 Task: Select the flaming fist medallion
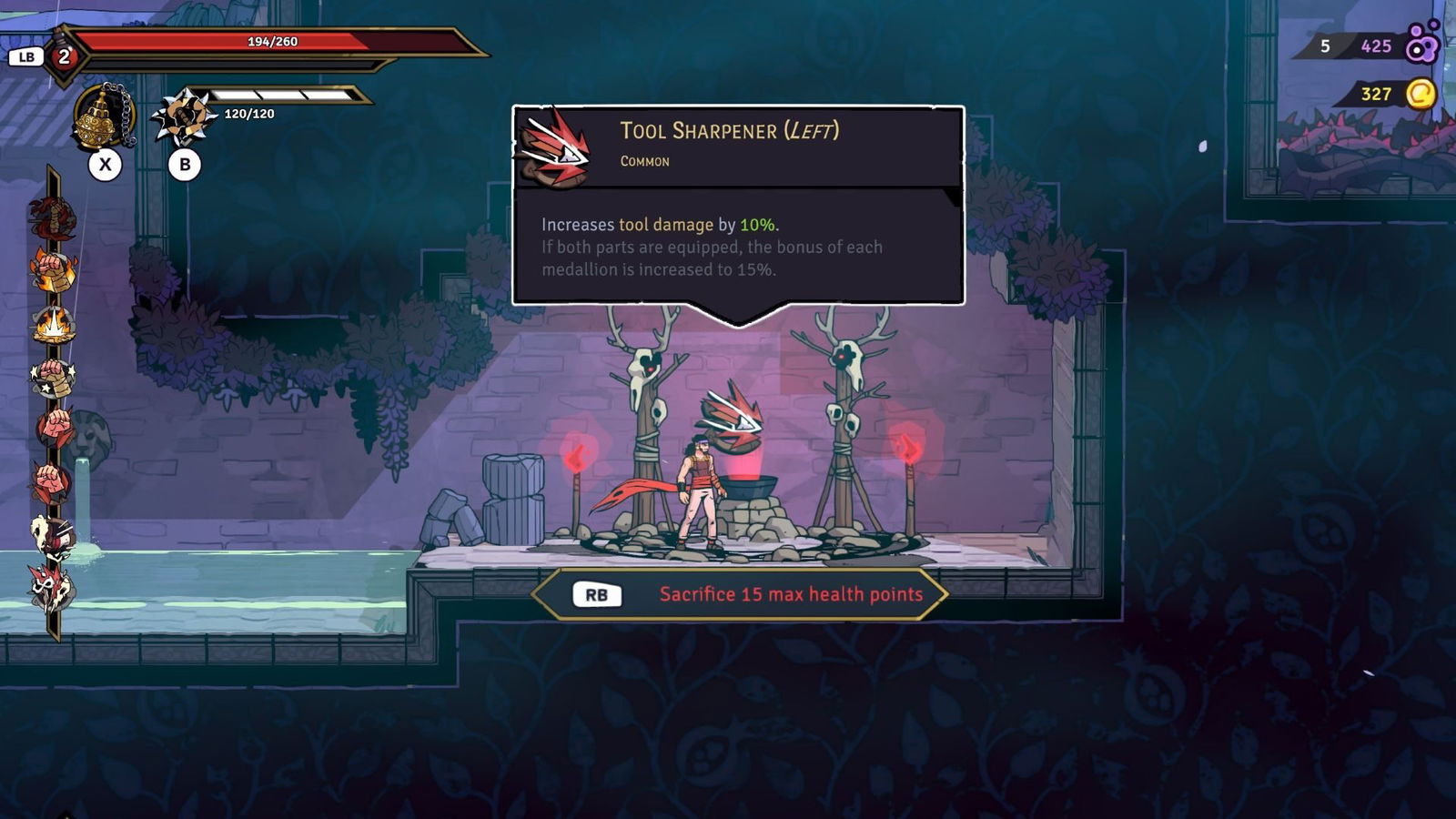53,270
